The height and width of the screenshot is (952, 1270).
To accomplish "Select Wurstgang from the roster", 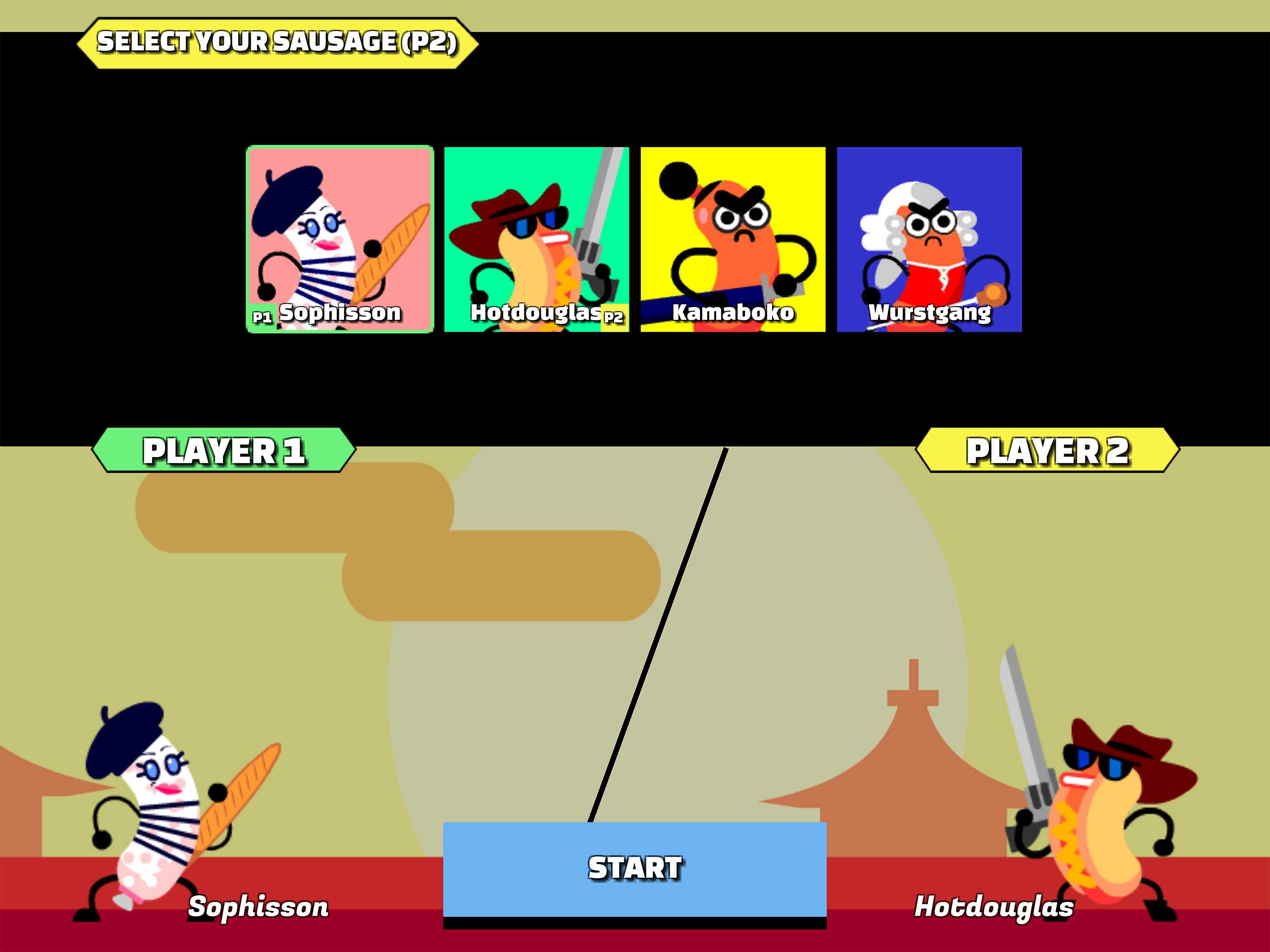I will click(929, 239).
